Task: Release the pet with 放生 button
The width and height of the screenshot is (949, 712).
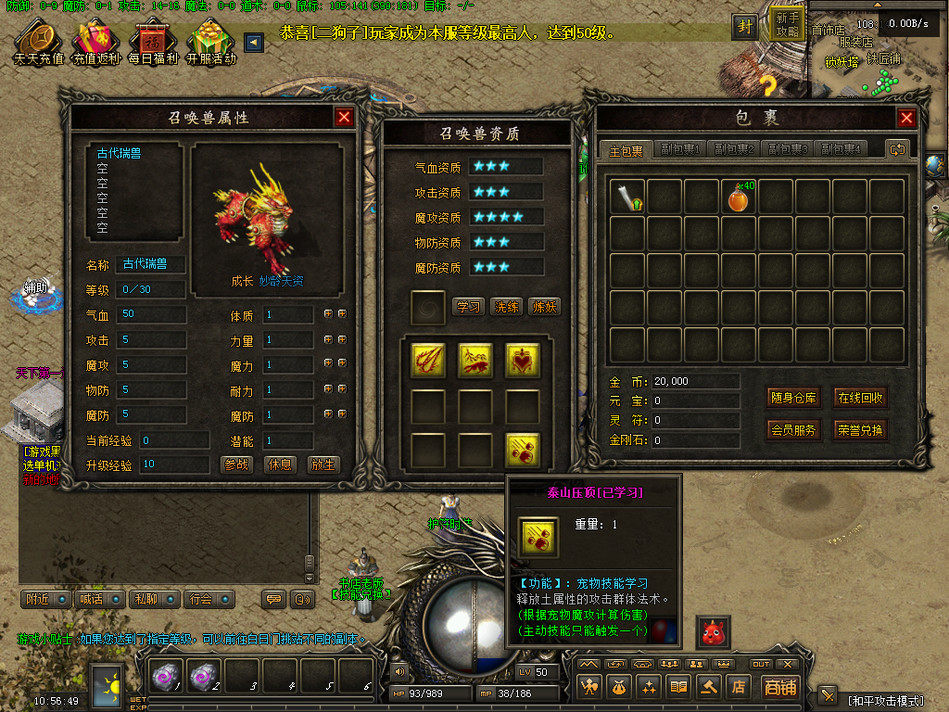Action: 322,465
